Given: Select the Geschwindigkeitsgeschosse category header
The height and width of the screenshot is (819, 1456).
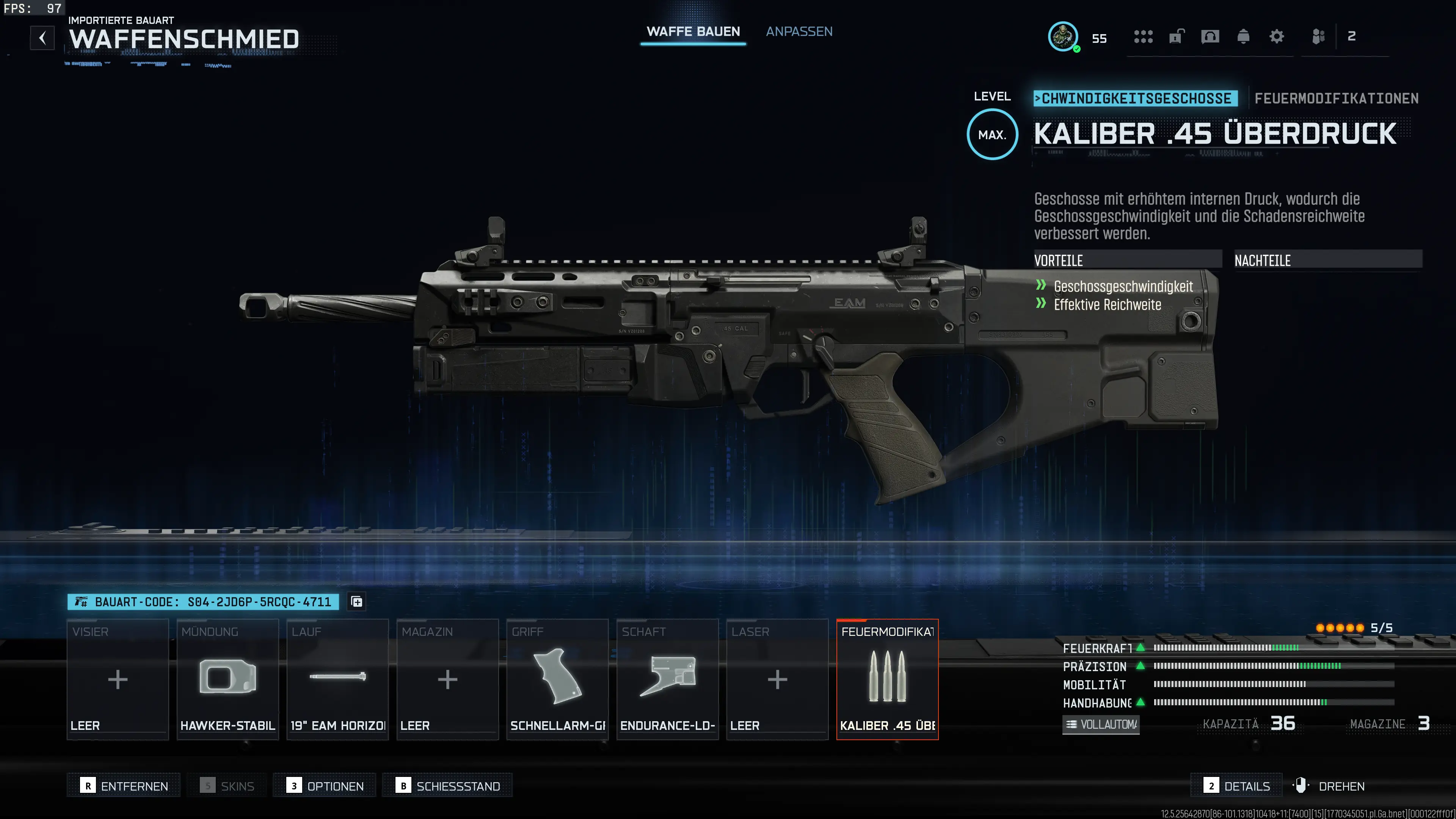Looking at the screenshot, I should coord(1136,98).
